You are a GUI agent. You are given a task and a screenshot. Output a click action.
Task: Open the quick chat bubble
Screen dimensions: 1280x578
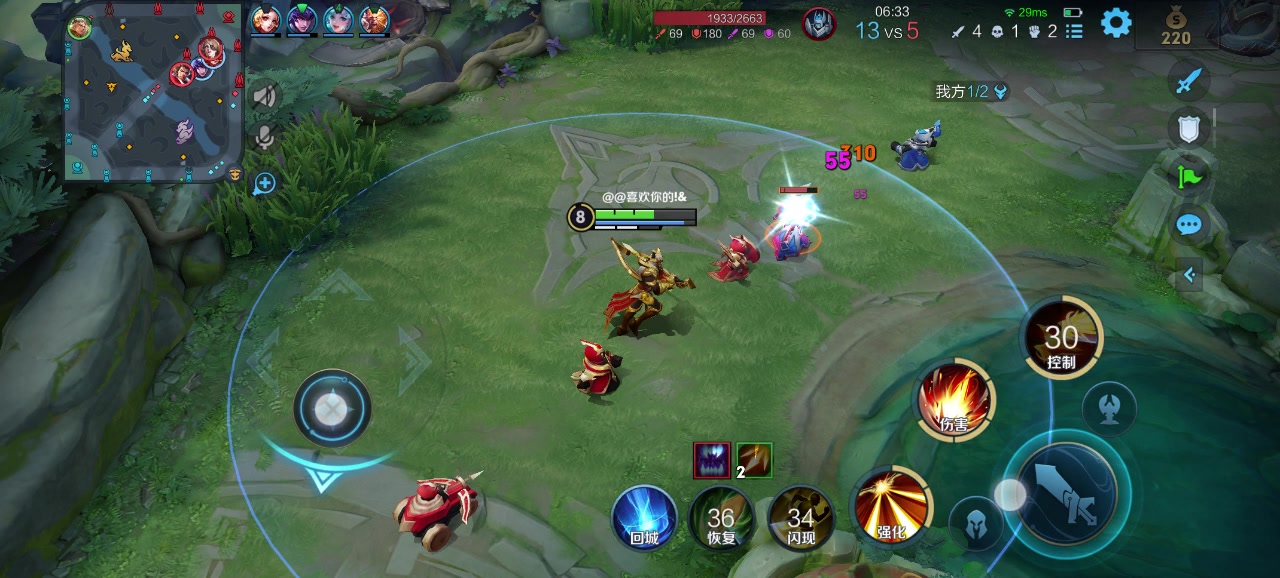coord(1188,225)
